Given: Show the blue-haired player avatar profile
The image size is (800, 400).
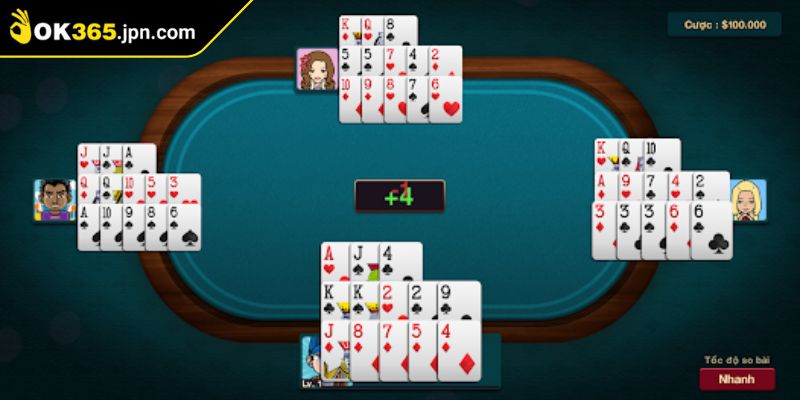Looking at the screenshot, I should (315, 360).
